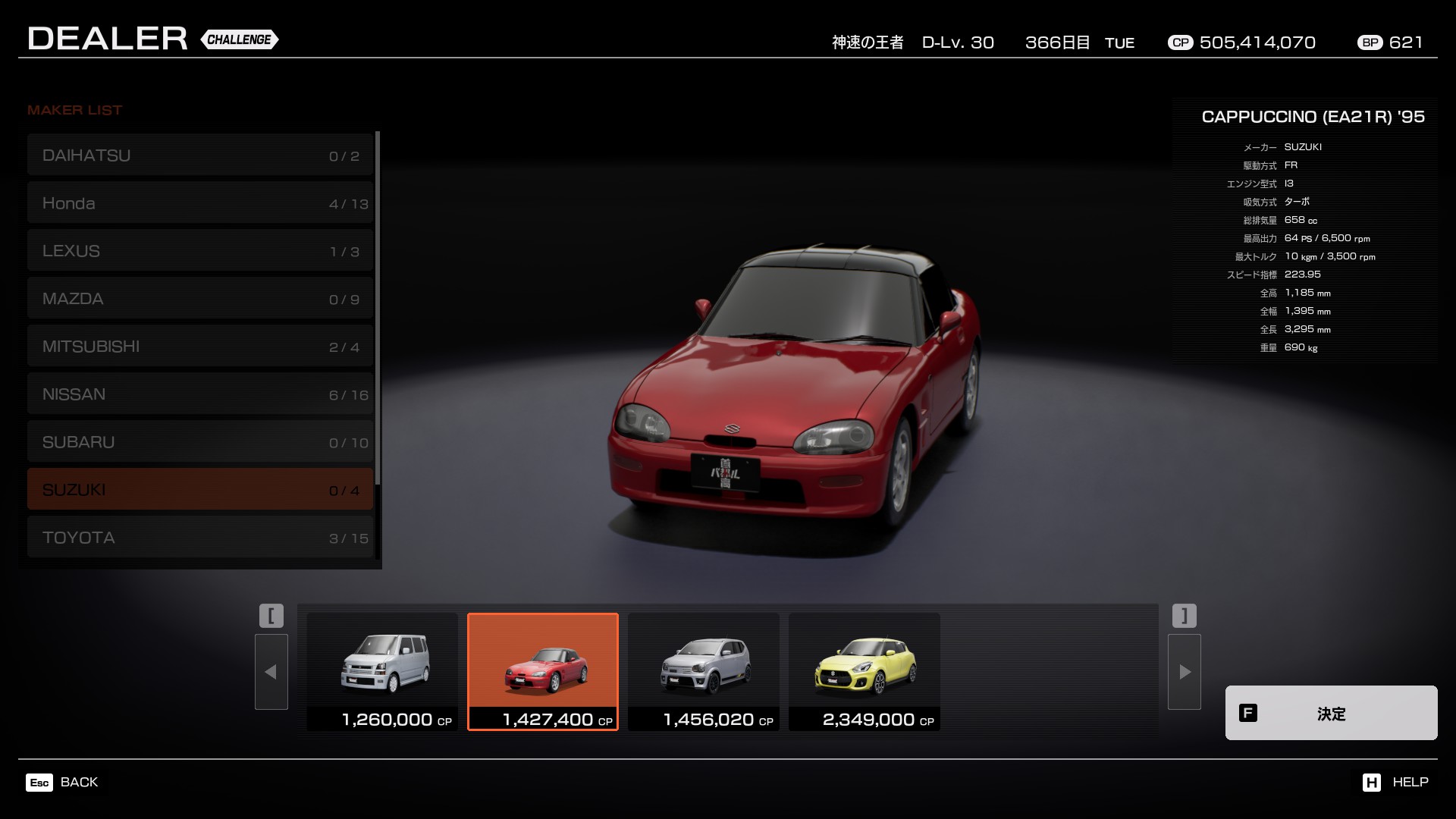The width and height of the screenshot is (1456, 819).
Task: Select the yellow car priced 2,349,000 CP
Action: pyautogui.click(x=864, y=672)
